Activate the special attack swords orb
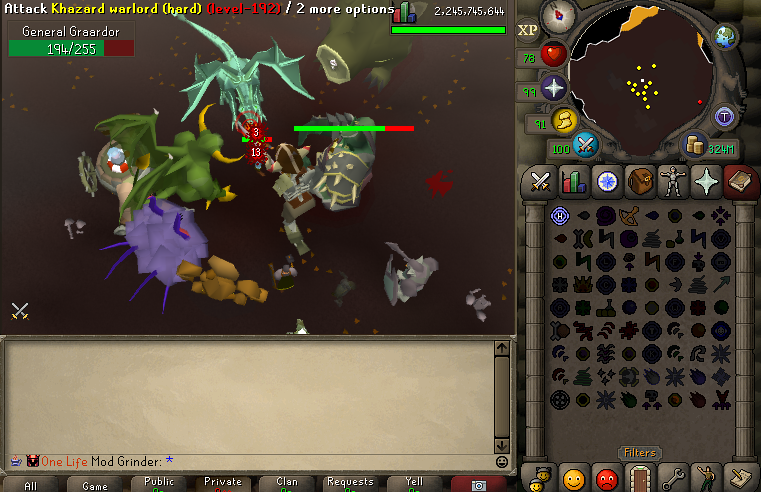 pyautogui.click(x=585, y=147)
